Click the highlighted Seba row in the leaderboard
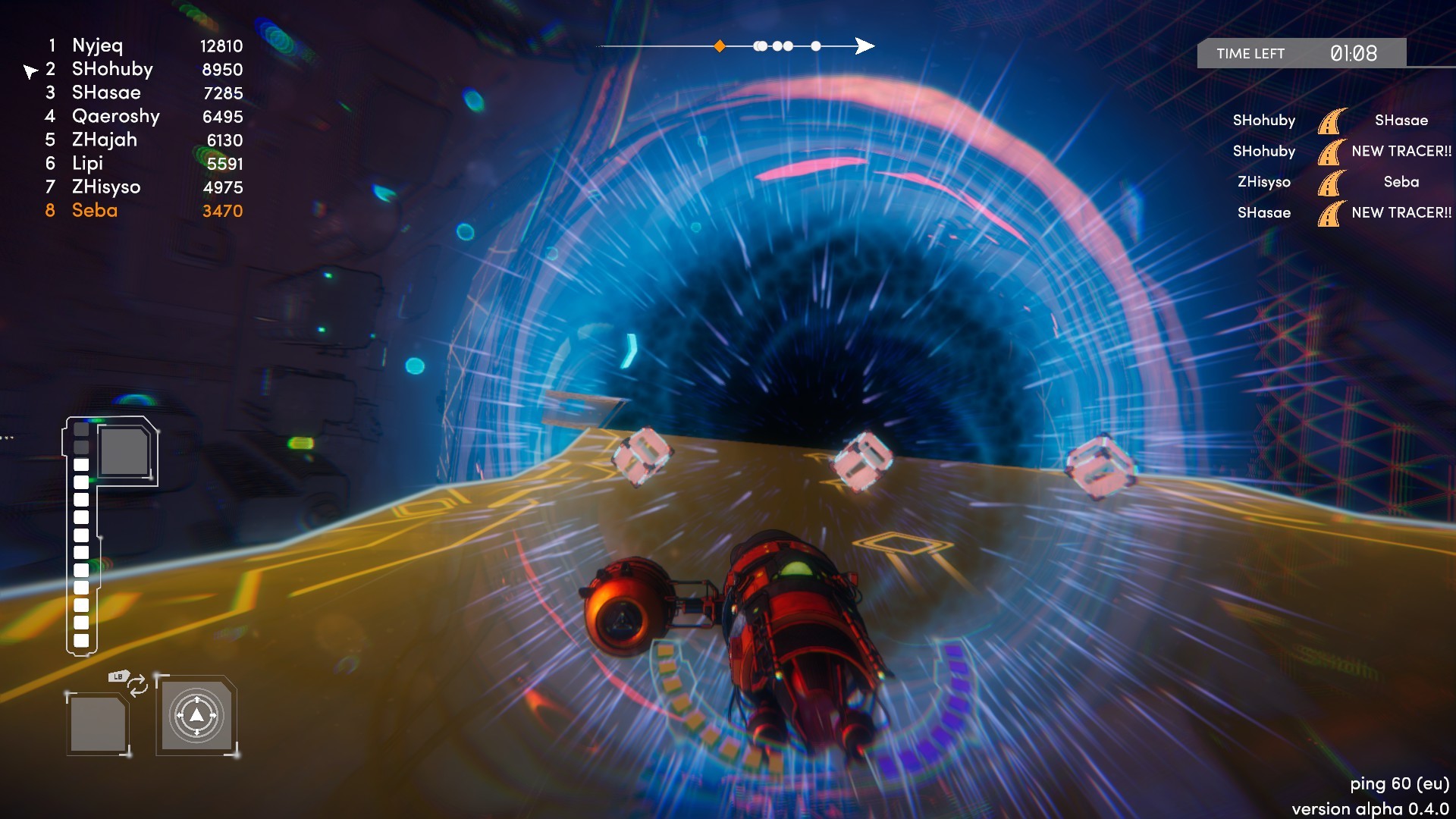The image size is (1456, 819). click(96, 211)
